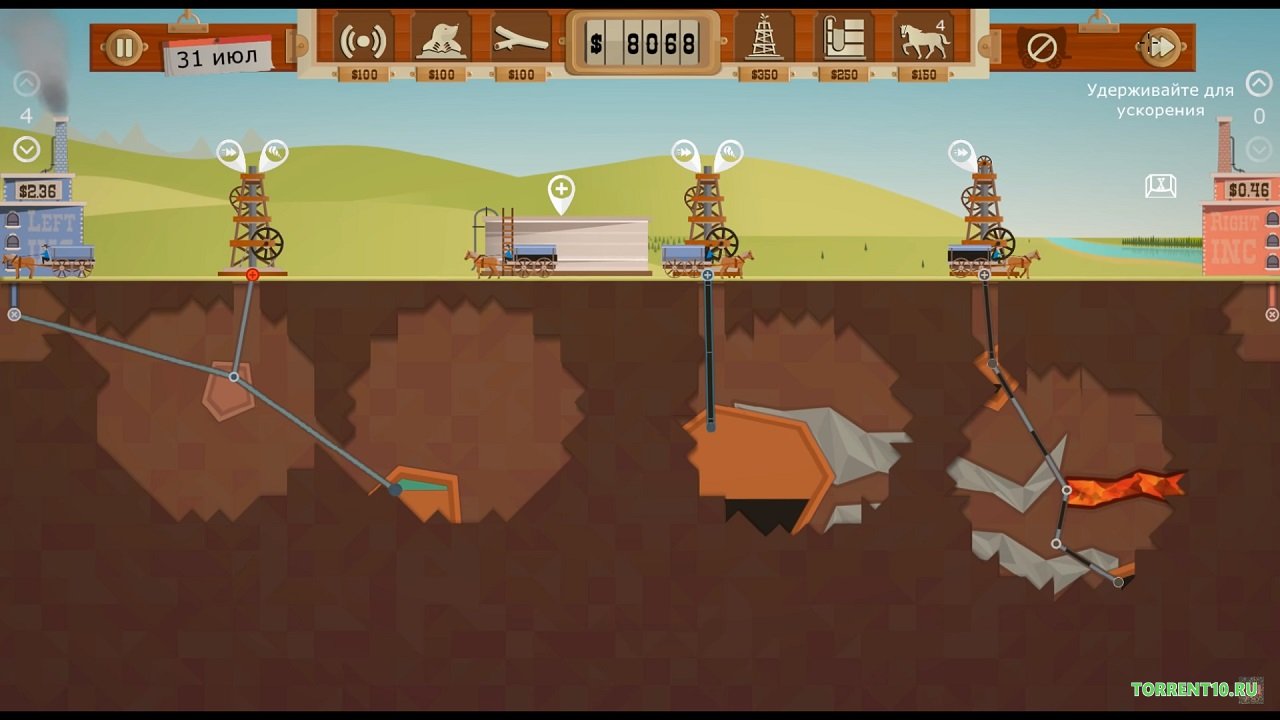
Task: Click the gas-plume bubble on the middle rig
Action: tap(730, 153)
